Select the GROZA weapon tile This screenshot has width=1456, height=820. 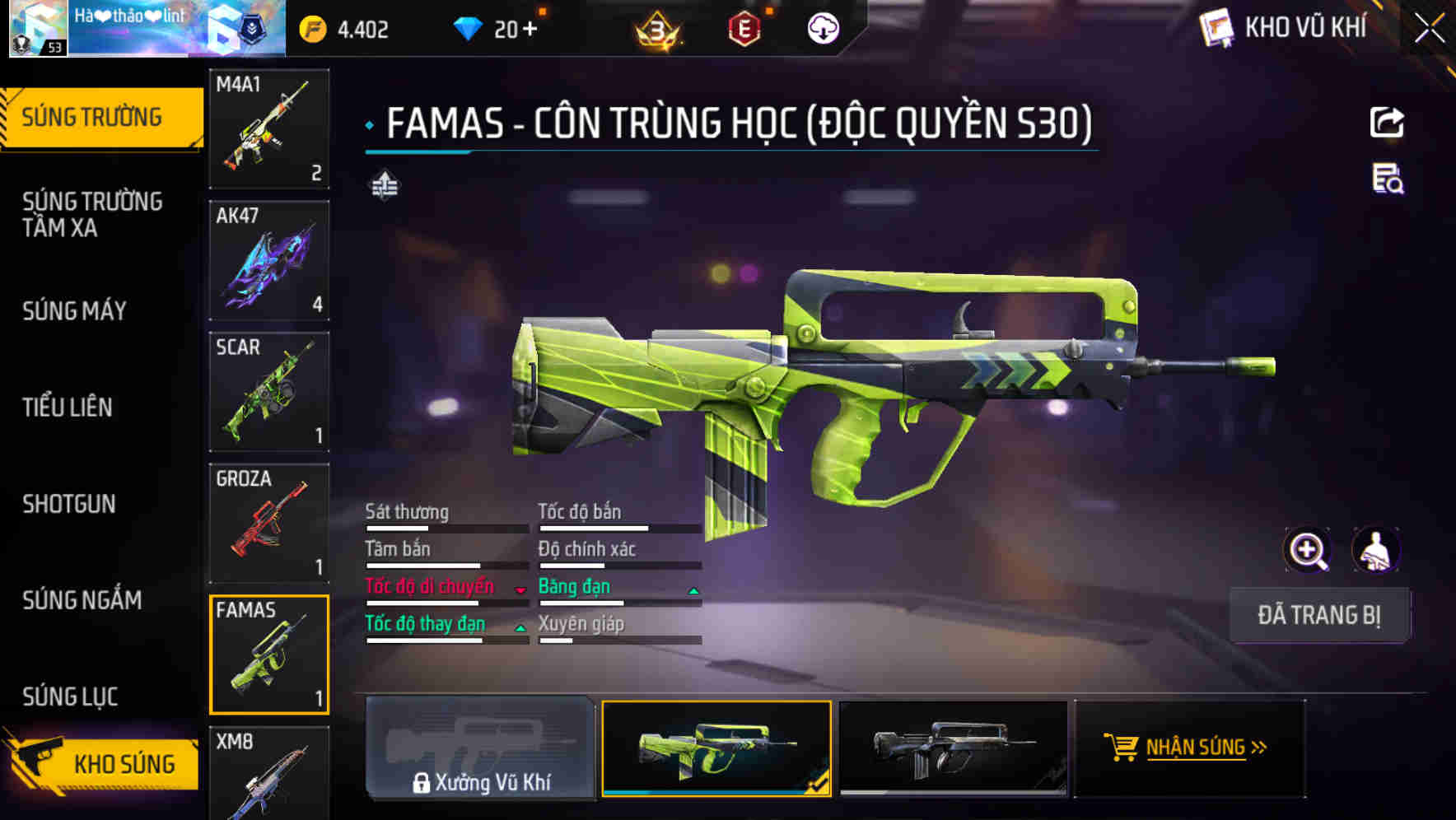(269, 523)
